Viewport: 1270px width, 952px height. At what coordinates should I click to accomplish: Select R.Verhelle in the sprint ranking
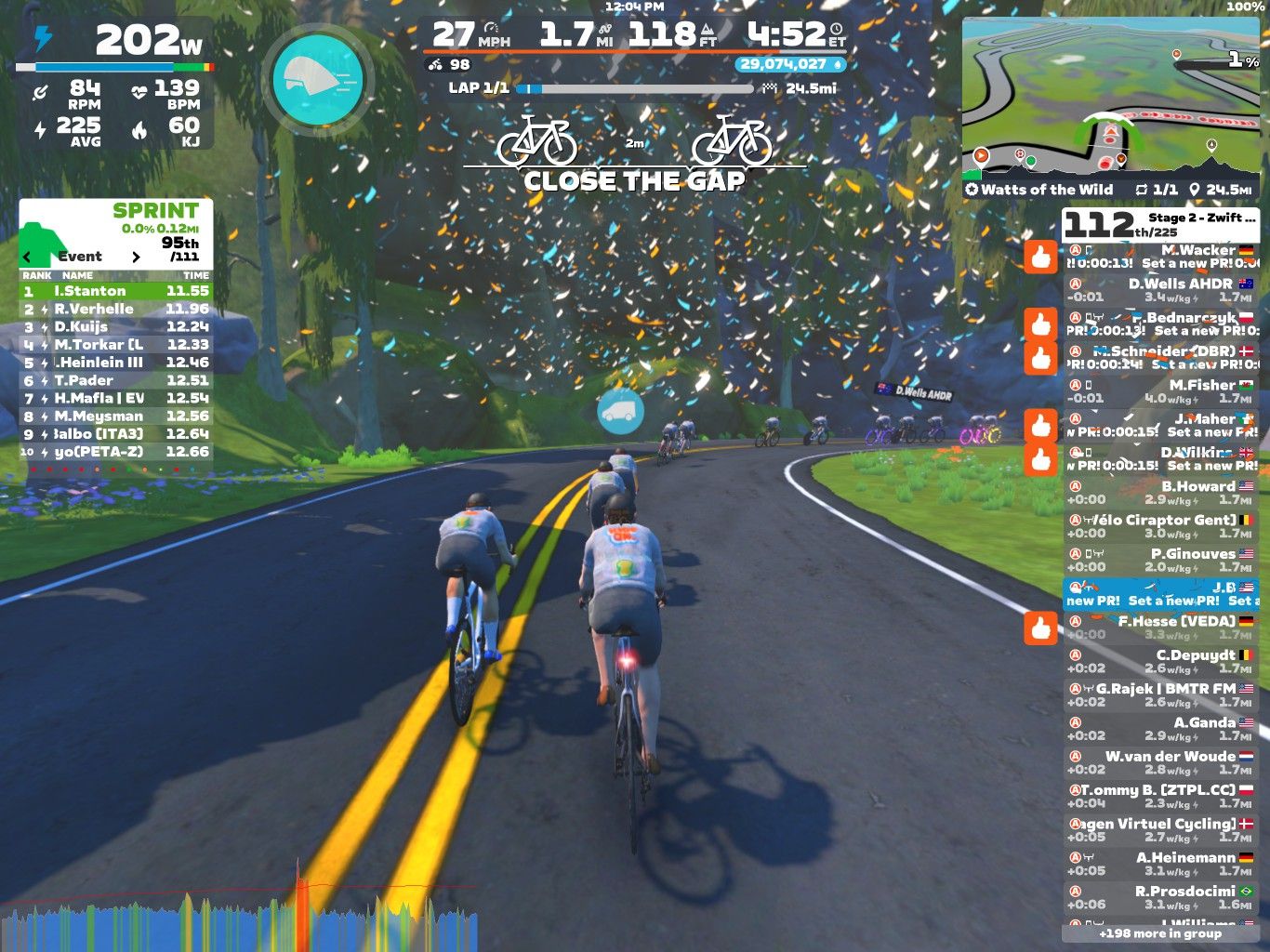tap(116, 309)
